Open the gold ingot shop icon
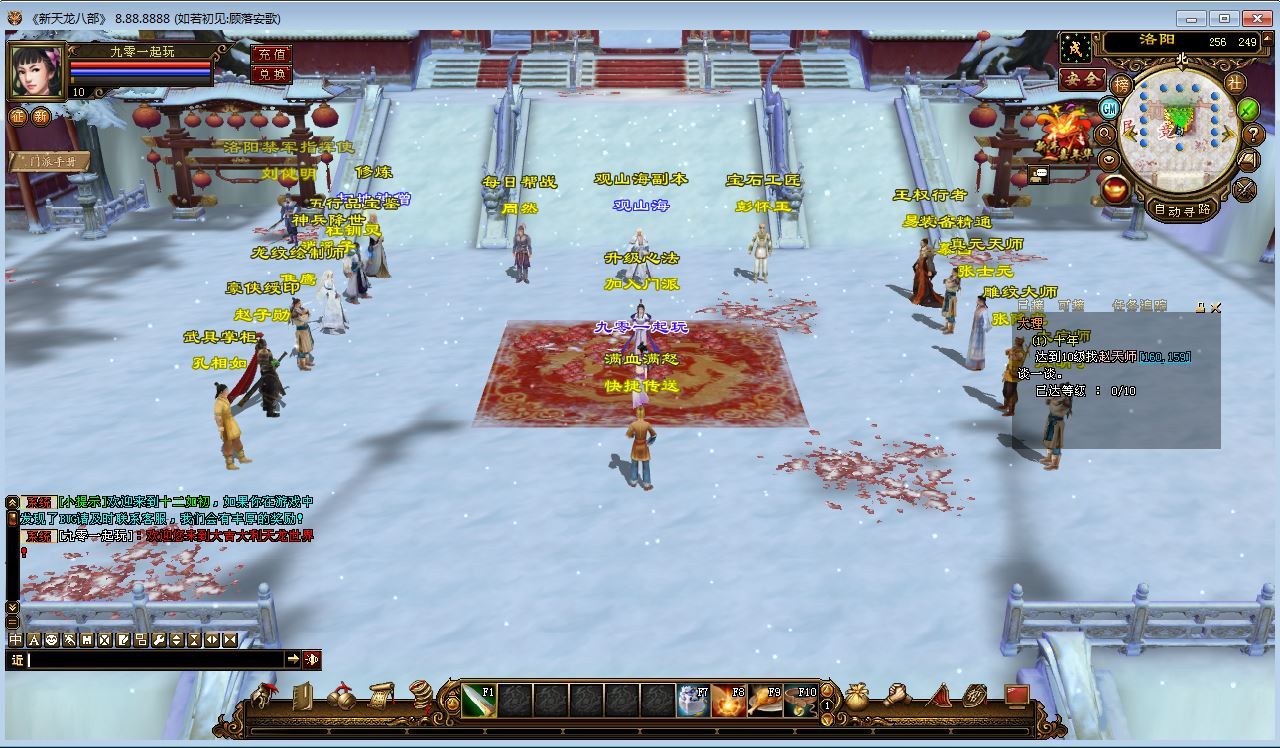Image resolution: width=1280 pixels, height=748 pixels. tap(1116, 188)
